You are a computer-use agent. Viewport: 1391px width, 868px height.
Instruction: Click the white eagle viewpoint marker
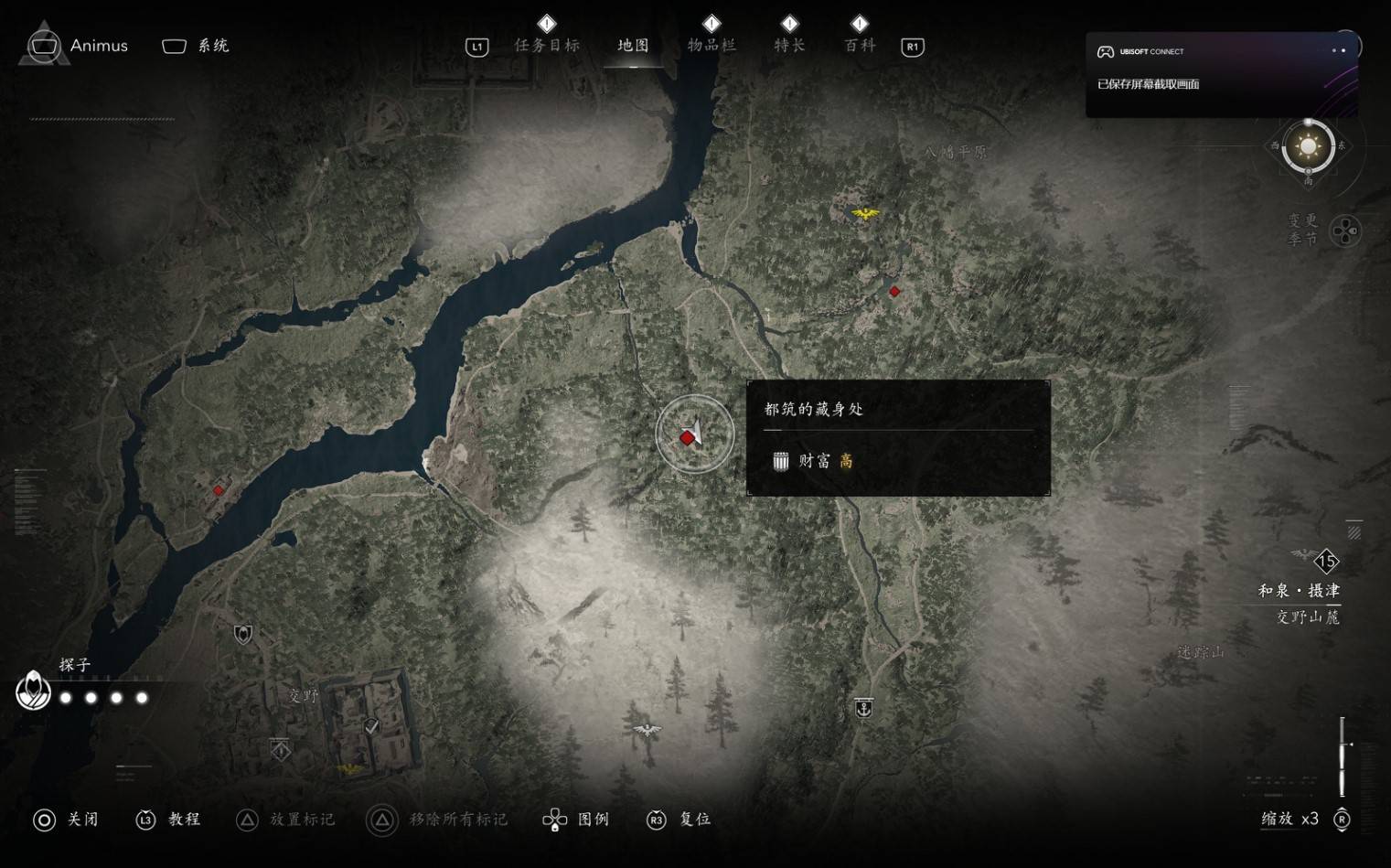(647, 730)
